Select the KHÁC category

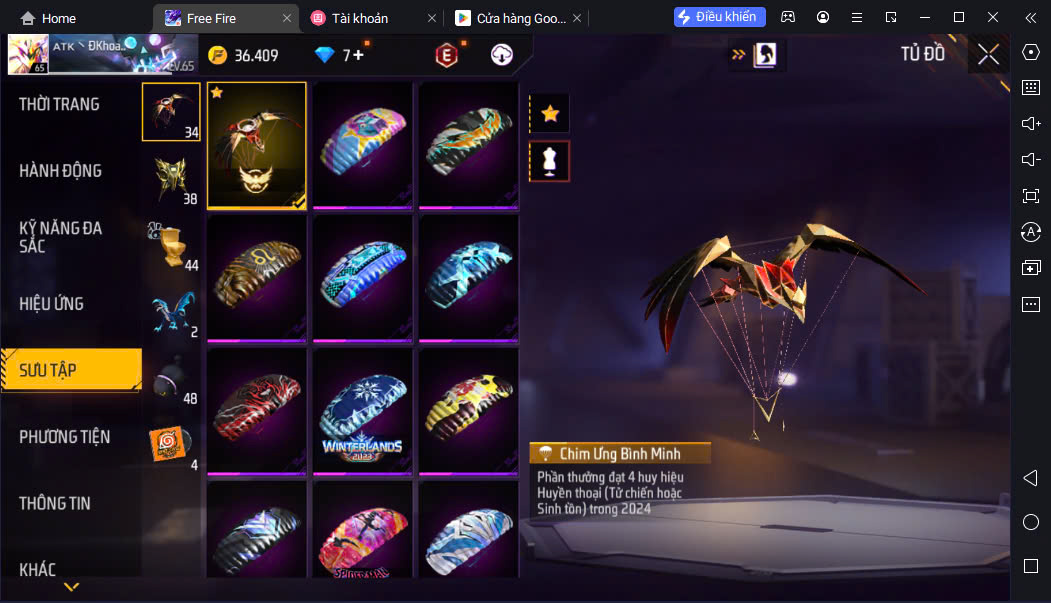(x=37, y=570)
